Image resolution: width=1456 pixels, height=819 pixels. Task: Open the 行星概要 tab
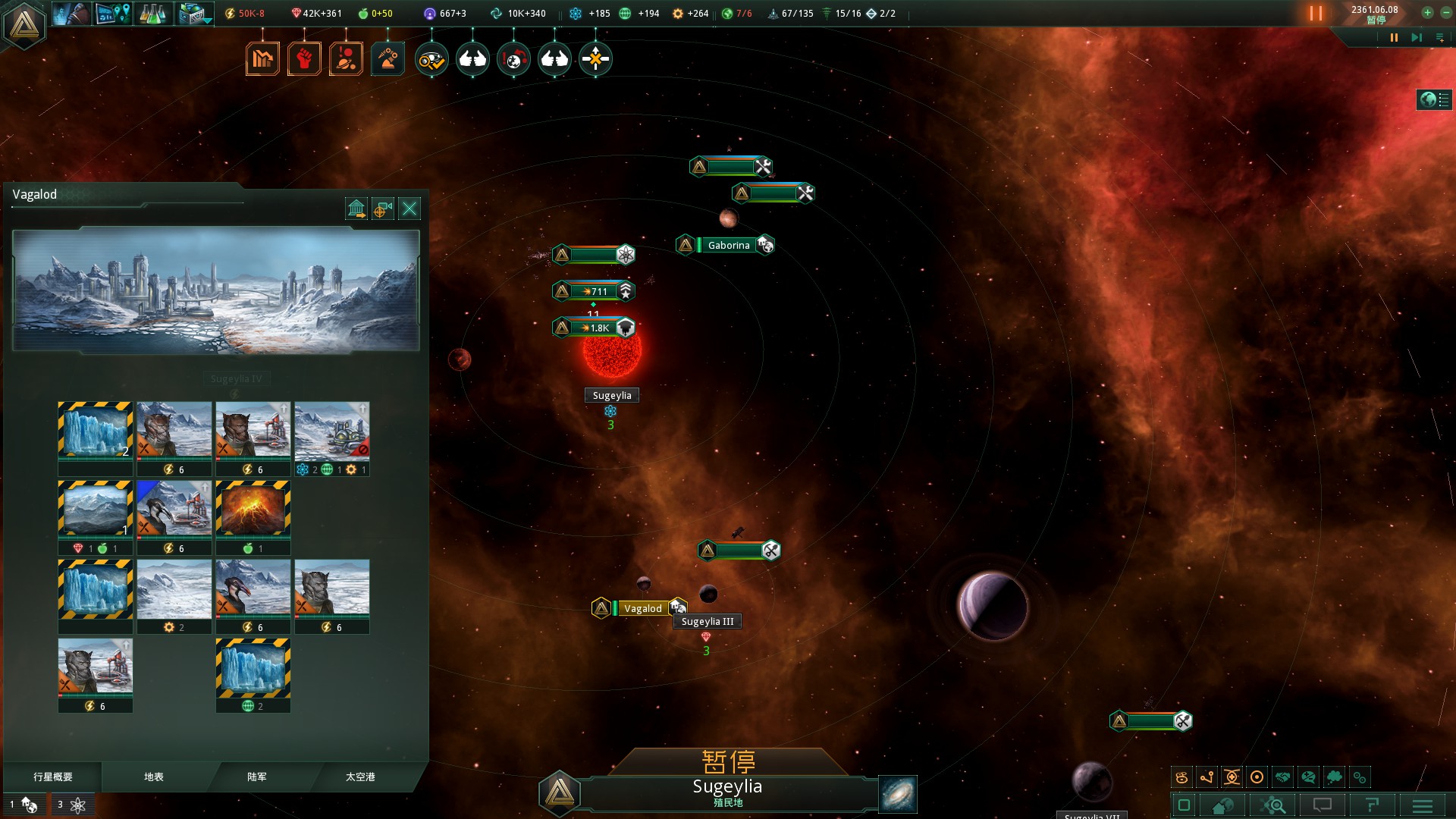(x=53, y=777)
